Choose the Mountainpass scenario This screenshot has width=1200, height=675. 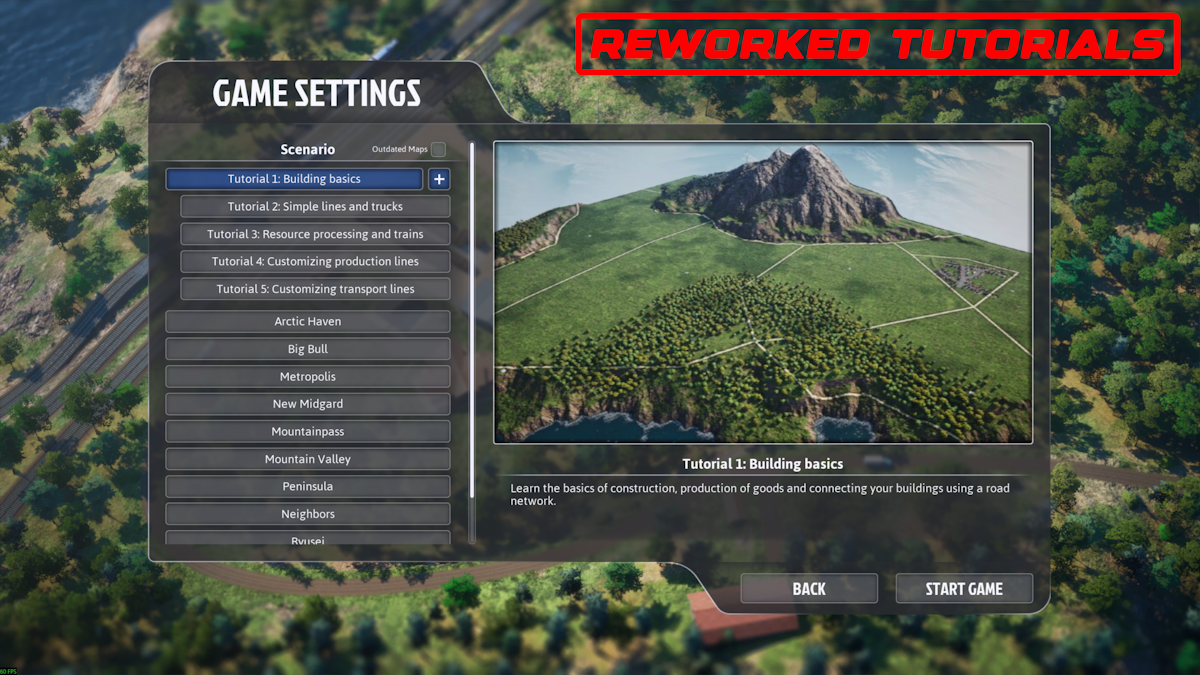click(x=308, y=432)
